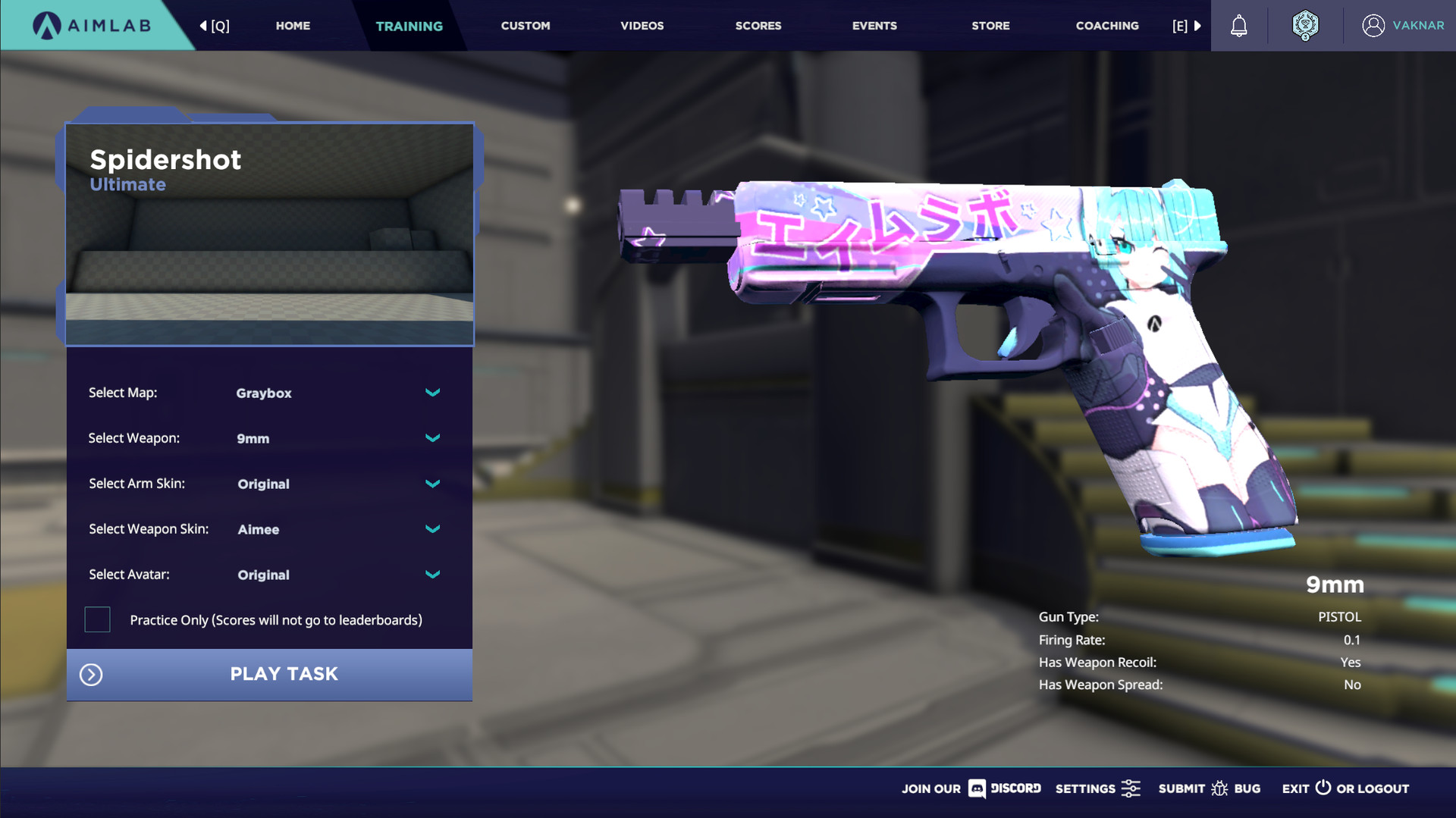The width and height of the screenshot is (1456, 818).
Task: Click the rank badge icon
Action: (1305, 25)
